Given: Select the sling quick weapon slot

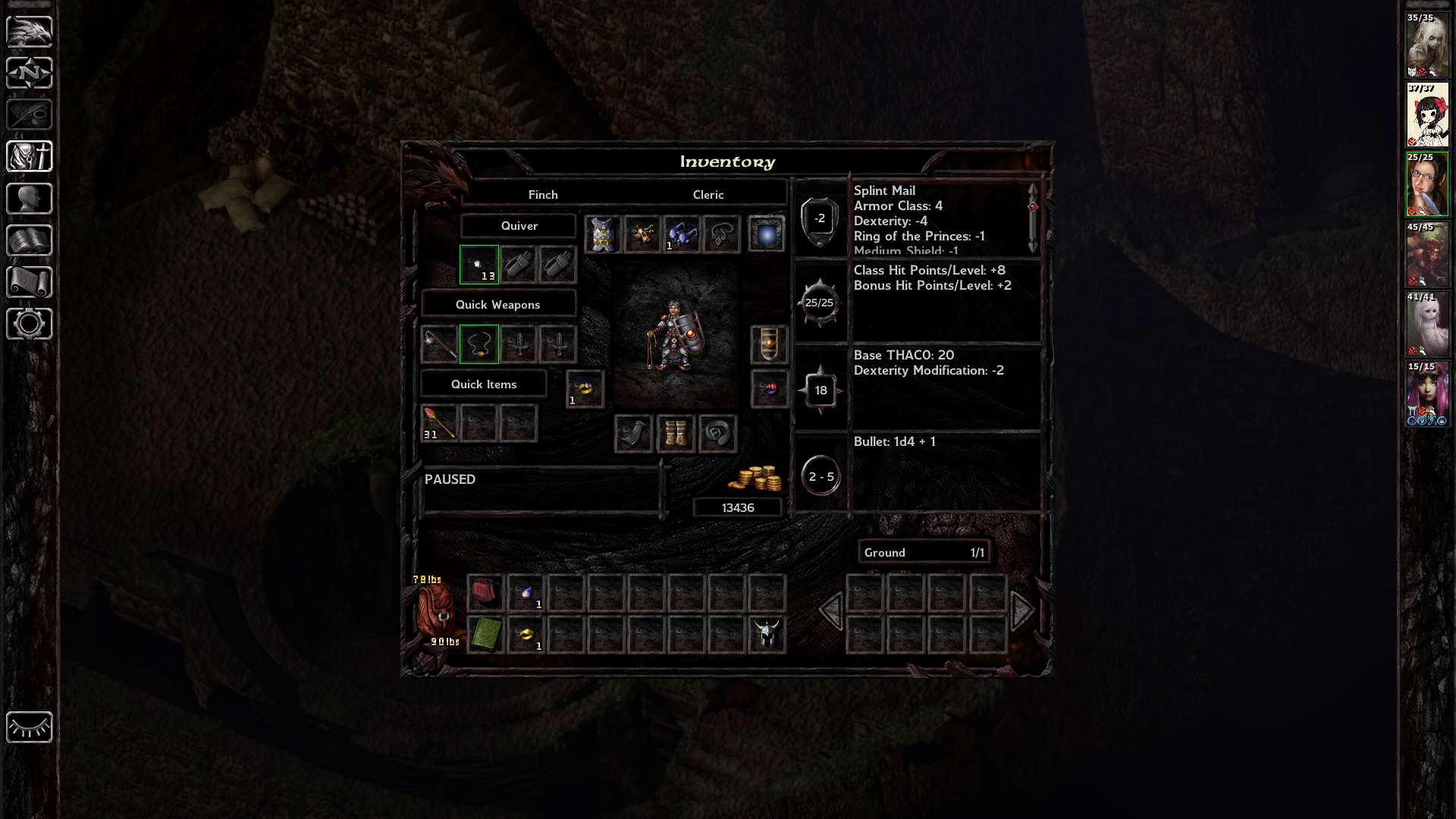Looking at the screenshot, I should pos(479,344).
